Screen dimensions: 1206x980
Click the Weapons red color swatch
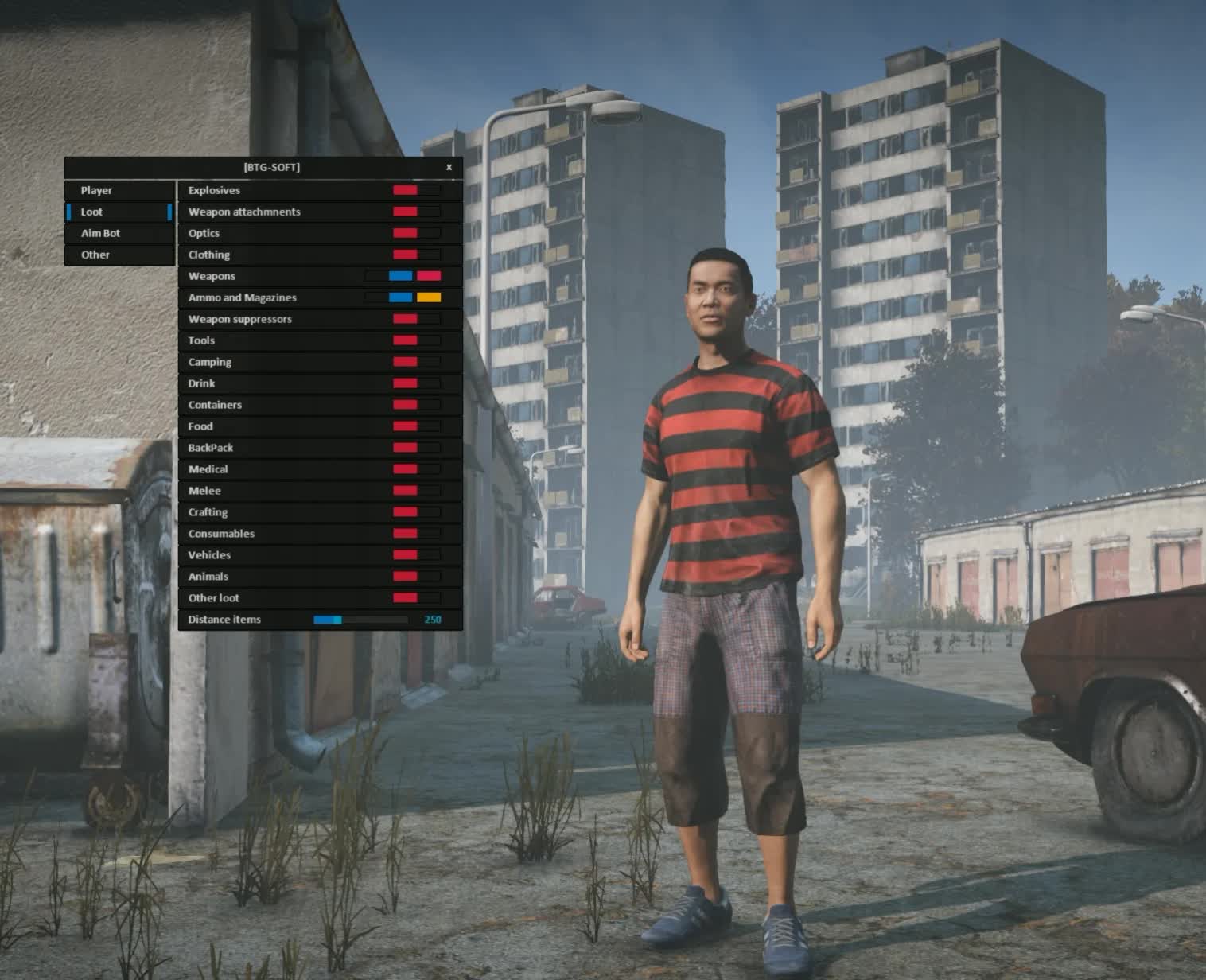pos(429,277)
